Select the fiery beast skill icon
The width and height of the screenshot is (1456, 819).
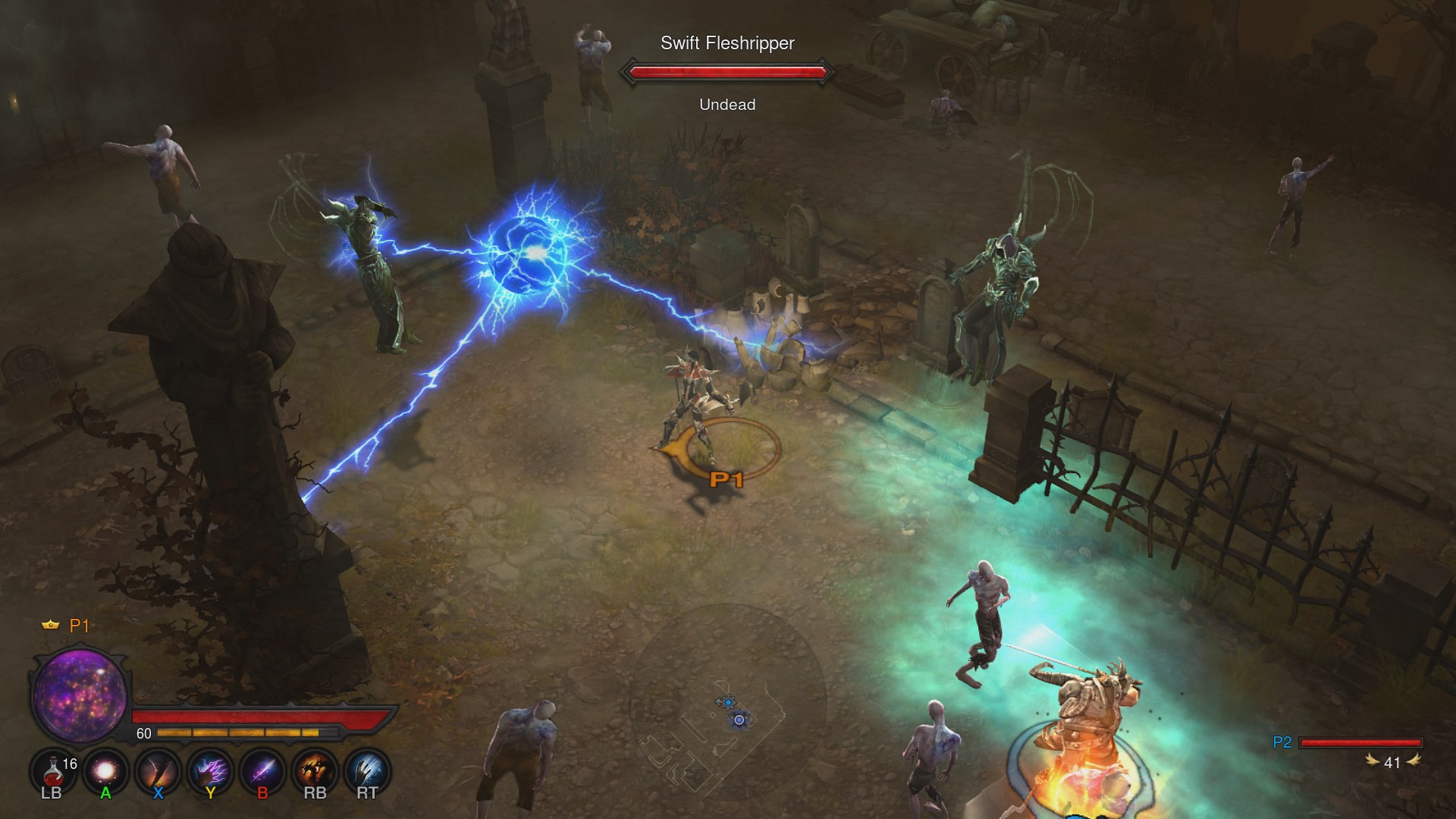click(315, 772)
